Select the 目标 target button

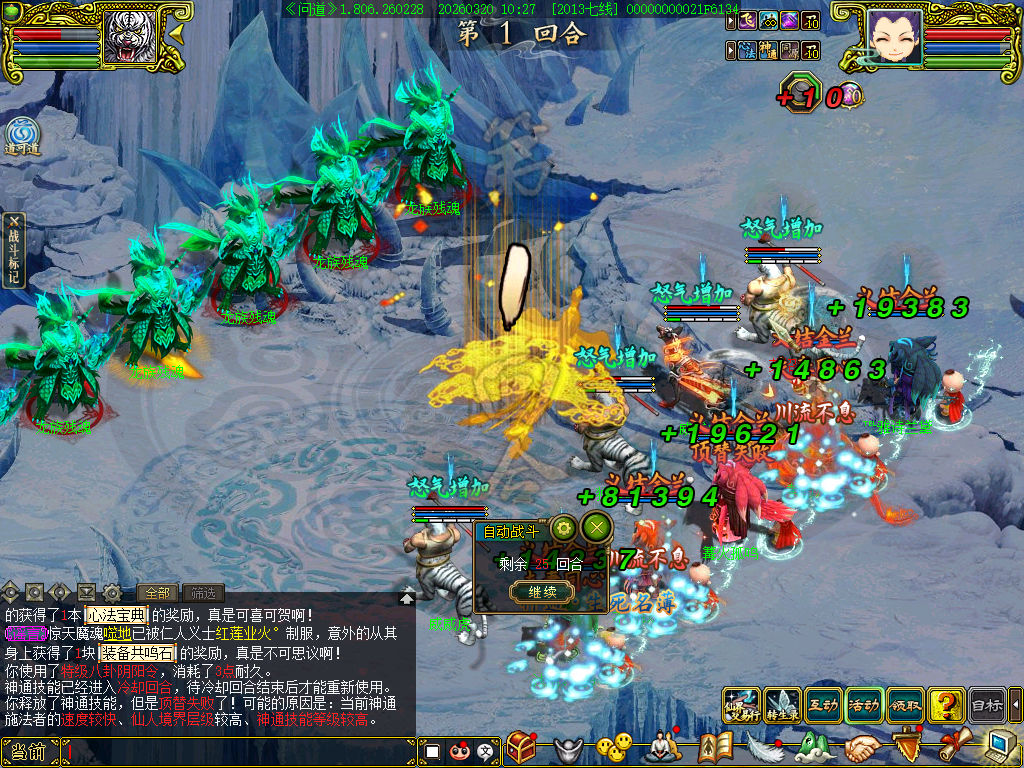[x=987, y=704]
